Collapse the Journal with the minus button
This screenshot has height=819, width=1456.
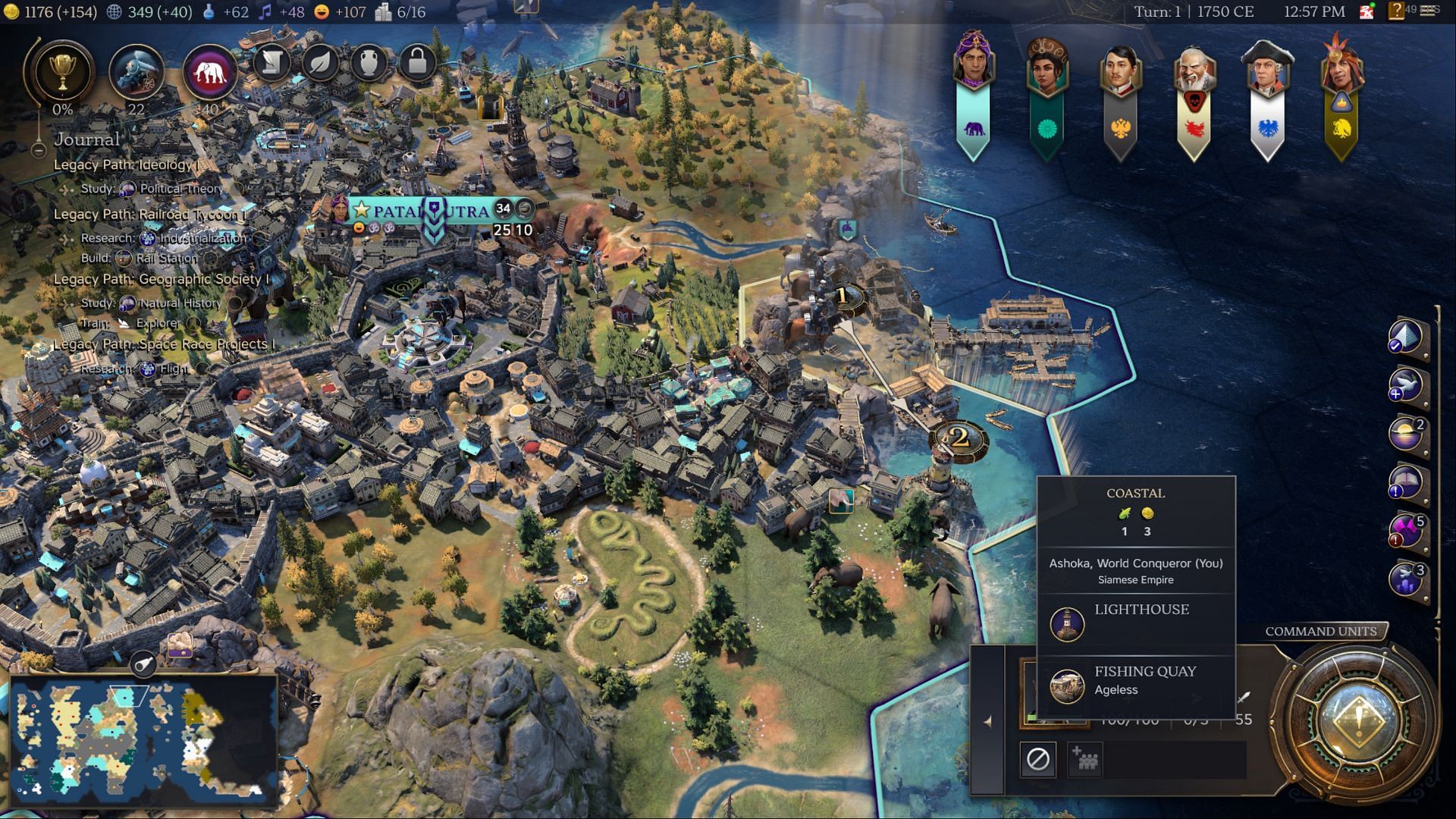pyautogui.click(x=38, y=150)
